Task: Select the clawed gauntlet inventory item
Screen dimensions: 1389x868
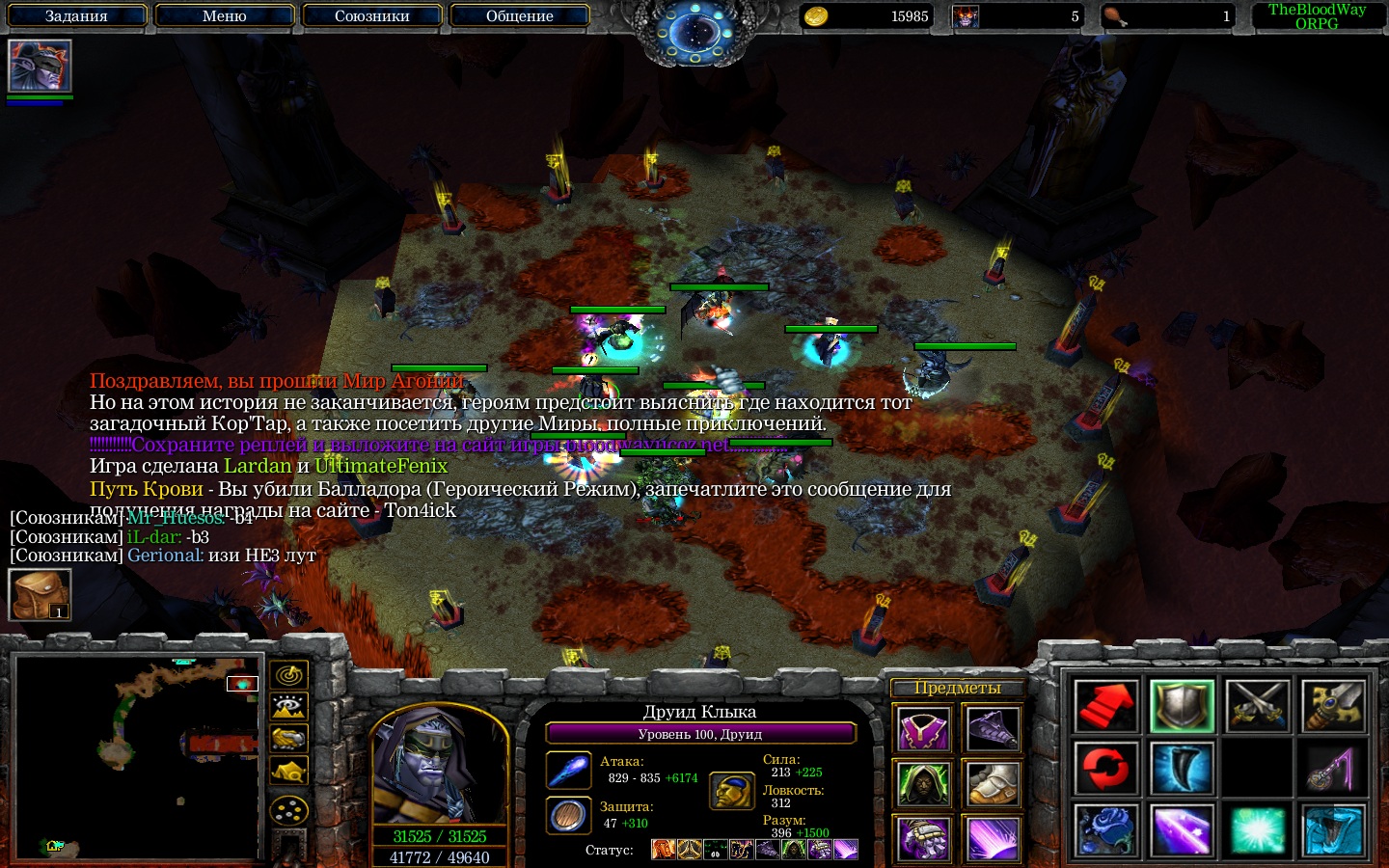Action: point(924,837)
